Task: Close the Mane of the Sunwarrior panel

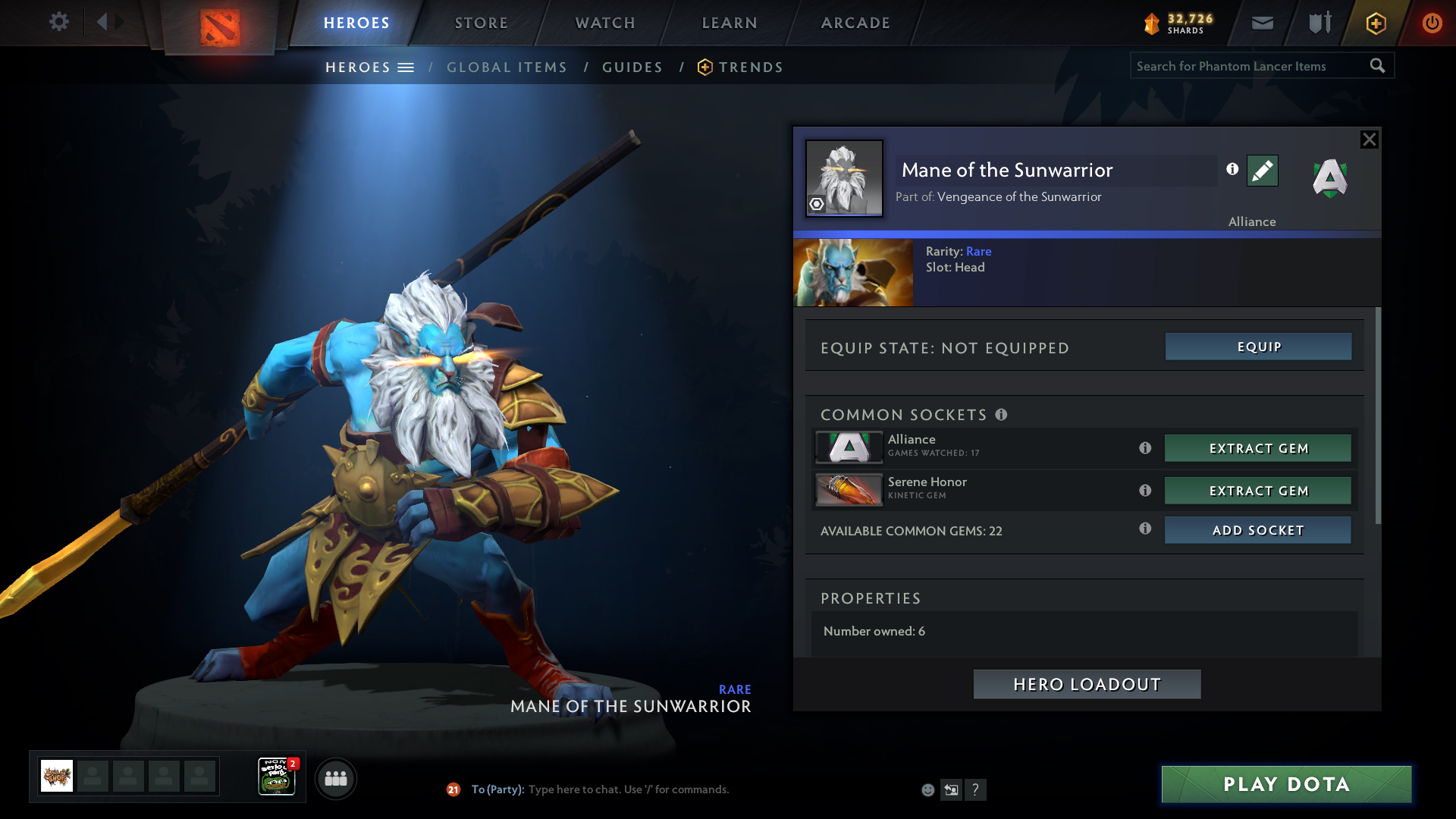Action: coord(1369,140)
